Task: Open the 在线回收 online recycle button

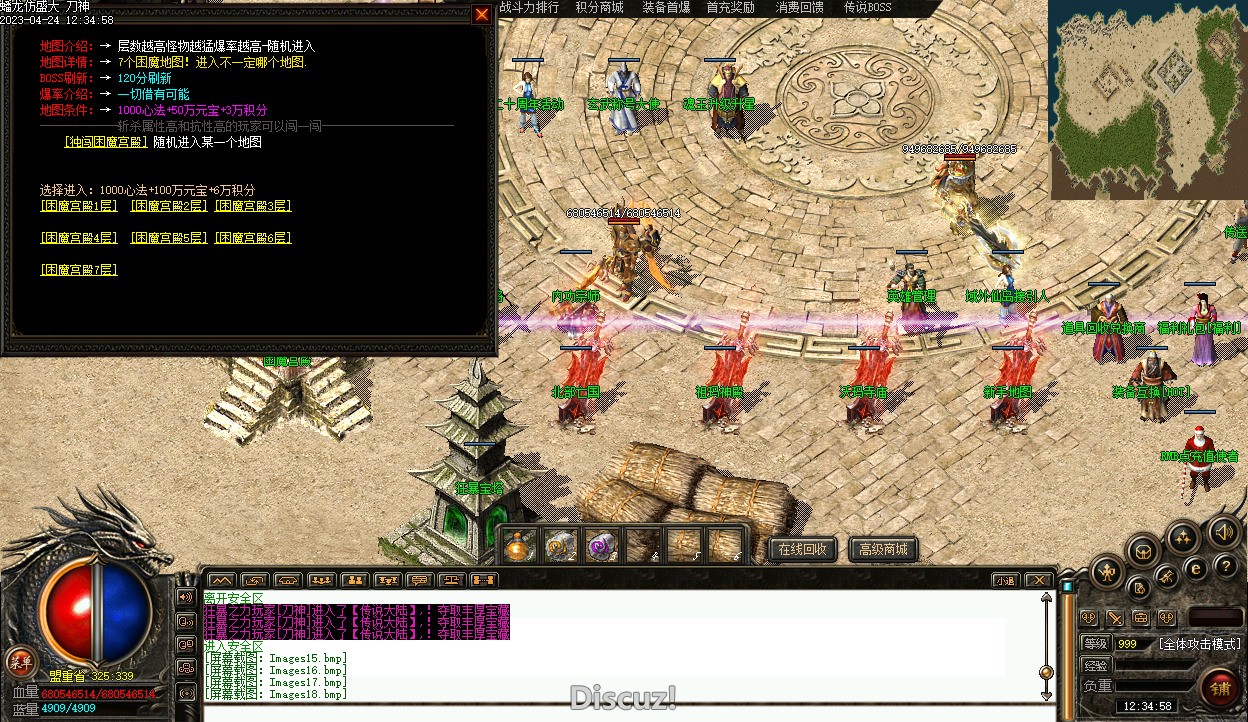Action: (802, 549)
